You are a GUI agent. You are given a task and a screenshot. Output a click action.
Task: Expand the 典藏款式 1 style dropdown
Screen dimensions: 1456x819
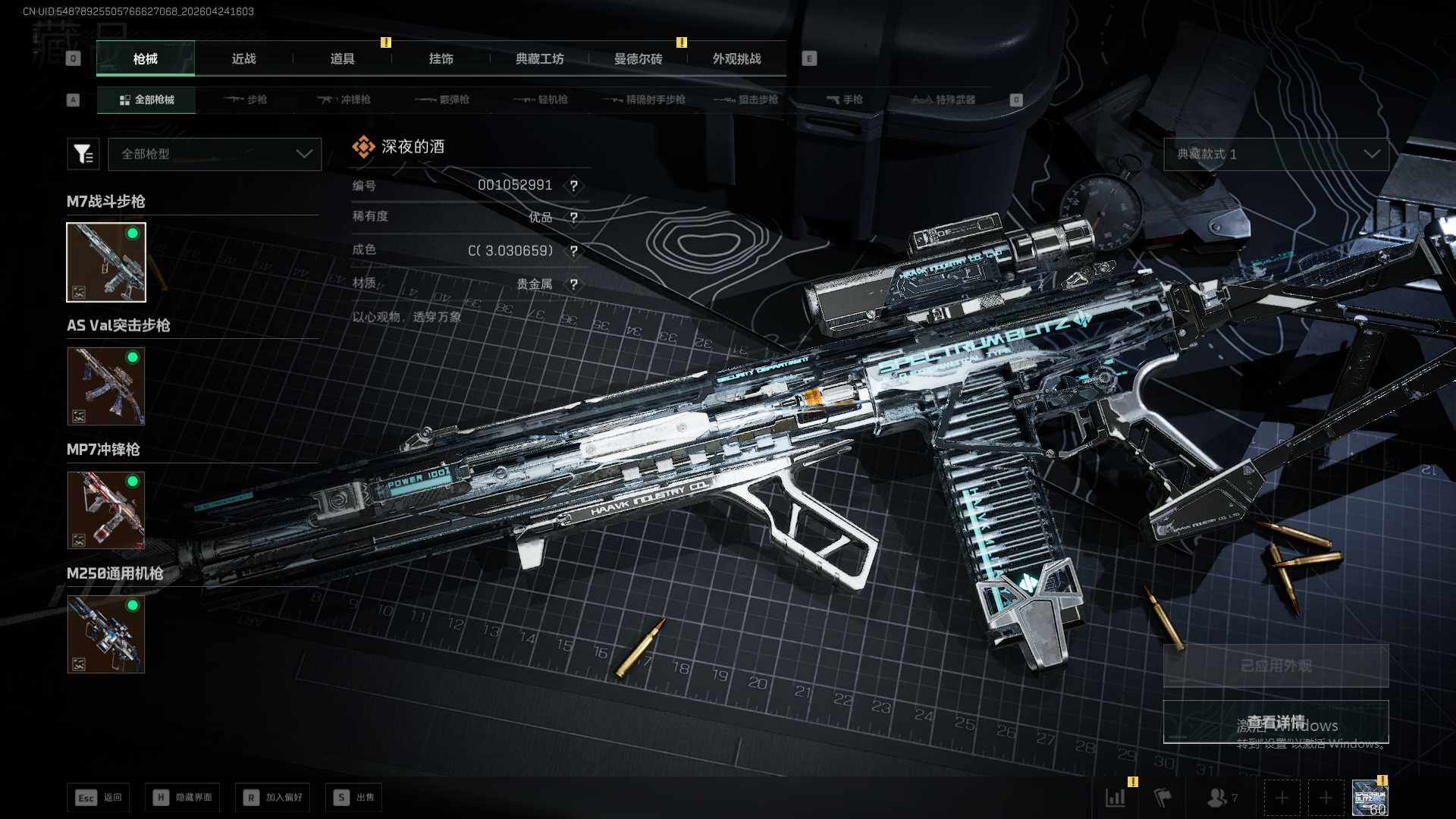point(1276,154)
